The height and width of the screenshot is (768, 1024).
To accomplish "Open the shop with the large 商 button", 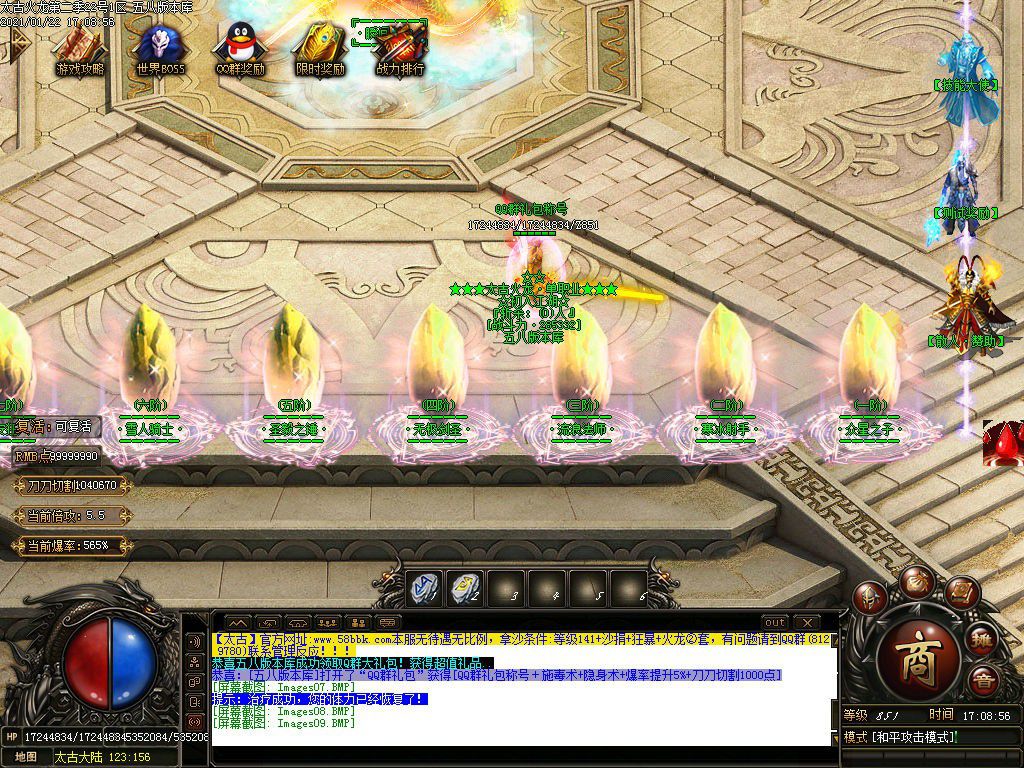I will [x=918, y=660].
